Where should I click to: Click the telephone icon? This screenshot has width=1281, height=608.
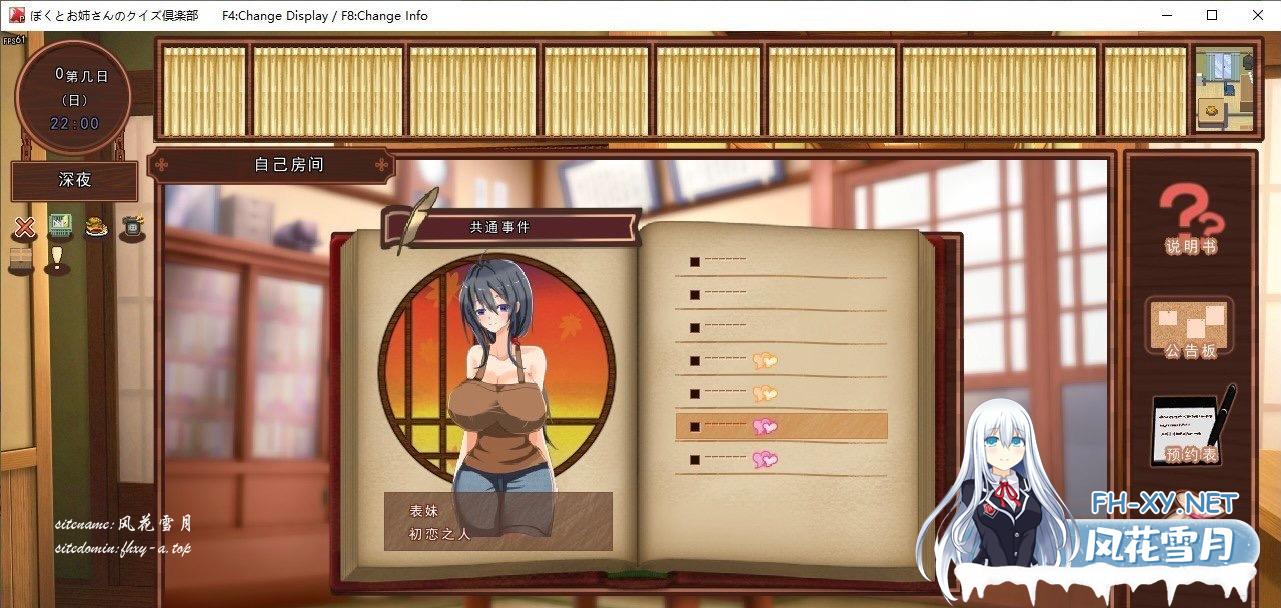point(131,227)
